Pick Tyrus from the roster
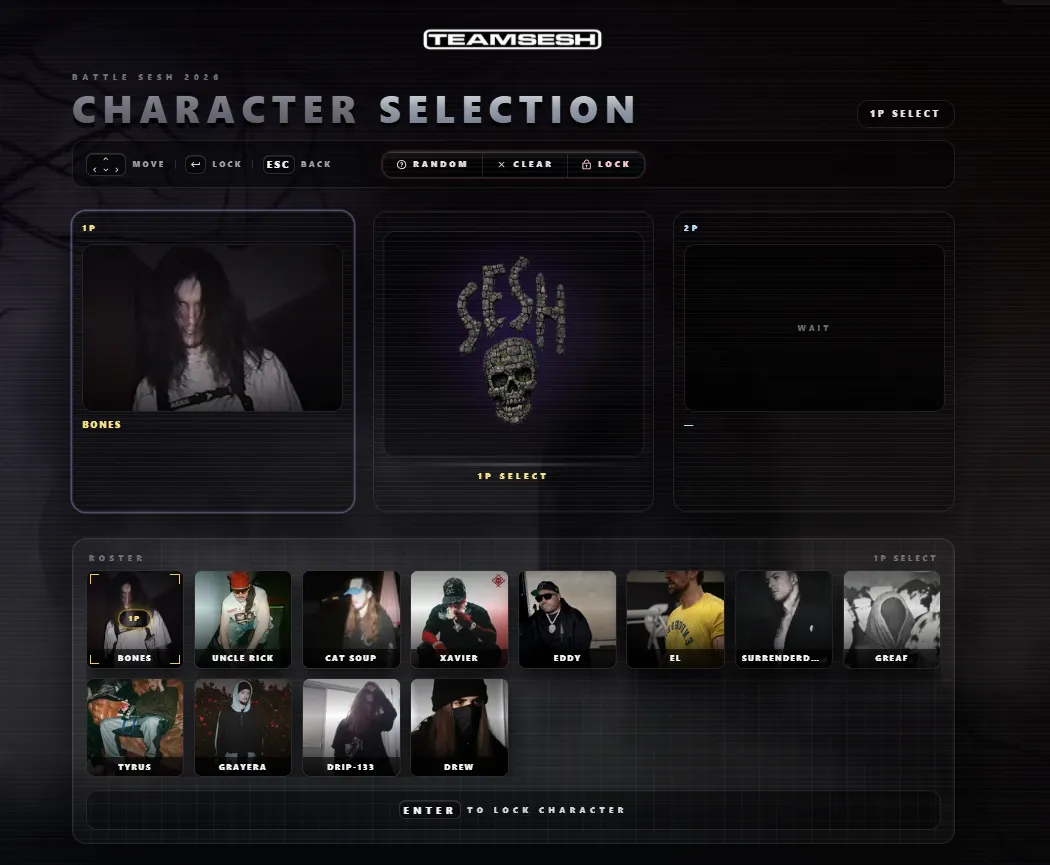Viewport: 1050px width, 865px height. click(135, 727)
